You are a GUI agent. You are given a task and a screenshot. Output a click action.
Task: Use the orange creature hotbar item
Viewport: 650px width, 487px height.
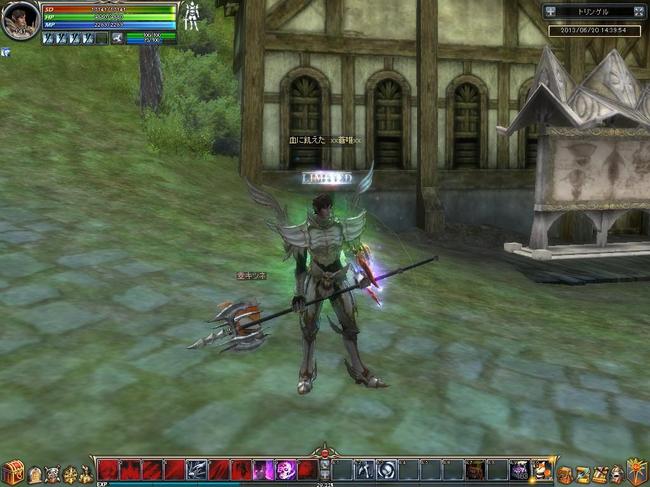(541, 469)
